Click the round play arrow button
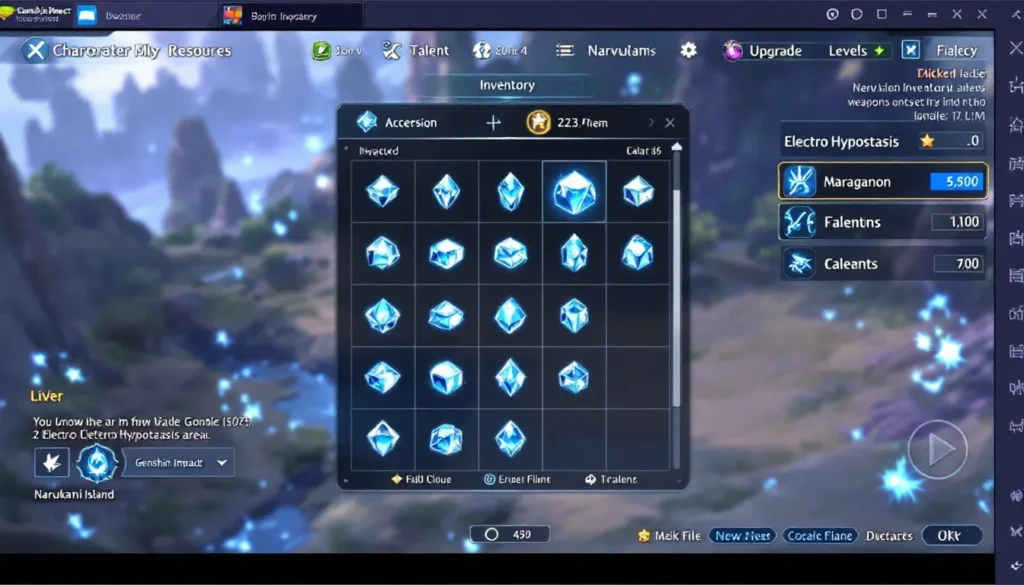1024x585 pixels. [937, 450]
